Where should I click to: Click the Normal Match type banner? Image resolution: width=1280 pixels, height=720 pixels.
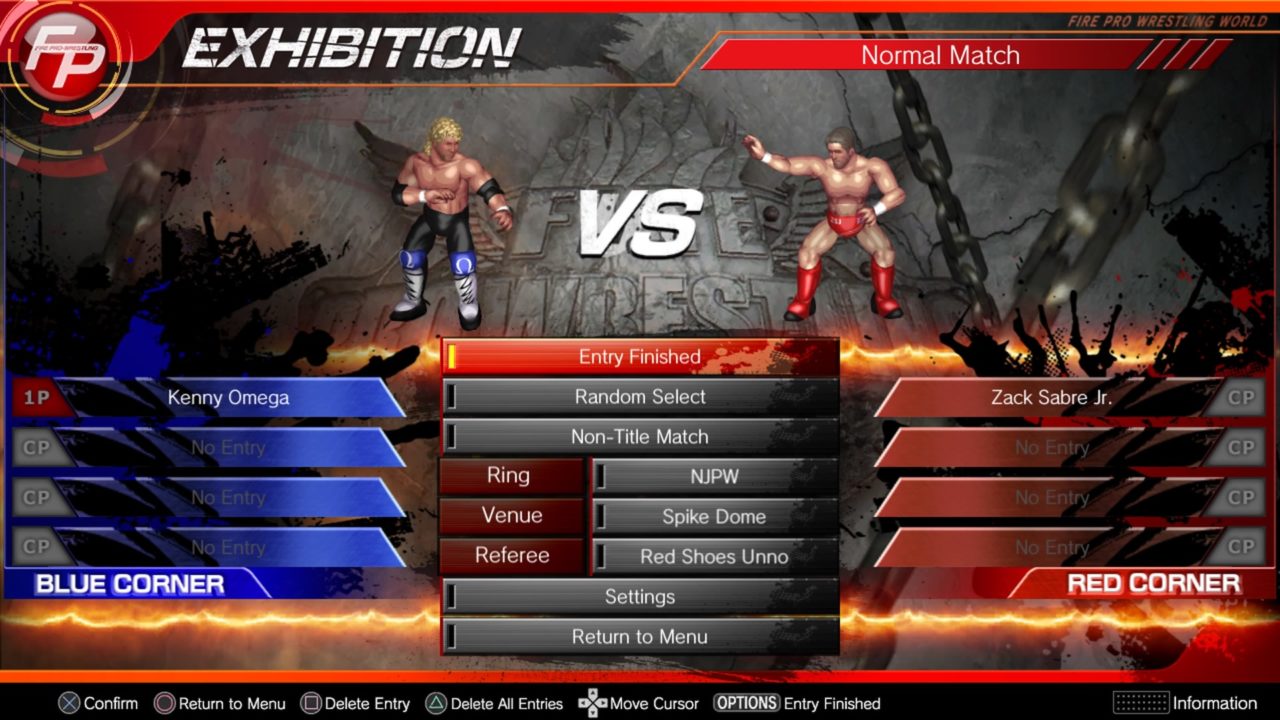click(x=940, y=55)
